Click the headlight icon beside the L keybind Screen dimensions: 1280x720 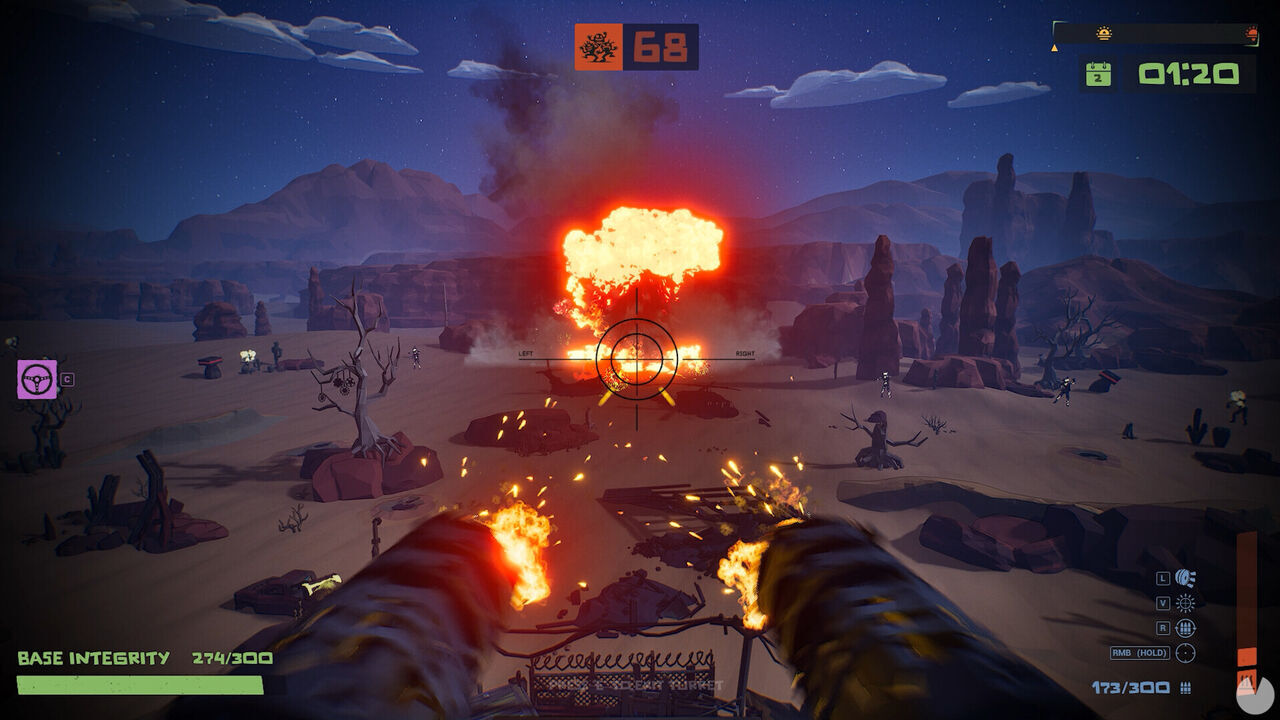click(x=1185, y=577)
